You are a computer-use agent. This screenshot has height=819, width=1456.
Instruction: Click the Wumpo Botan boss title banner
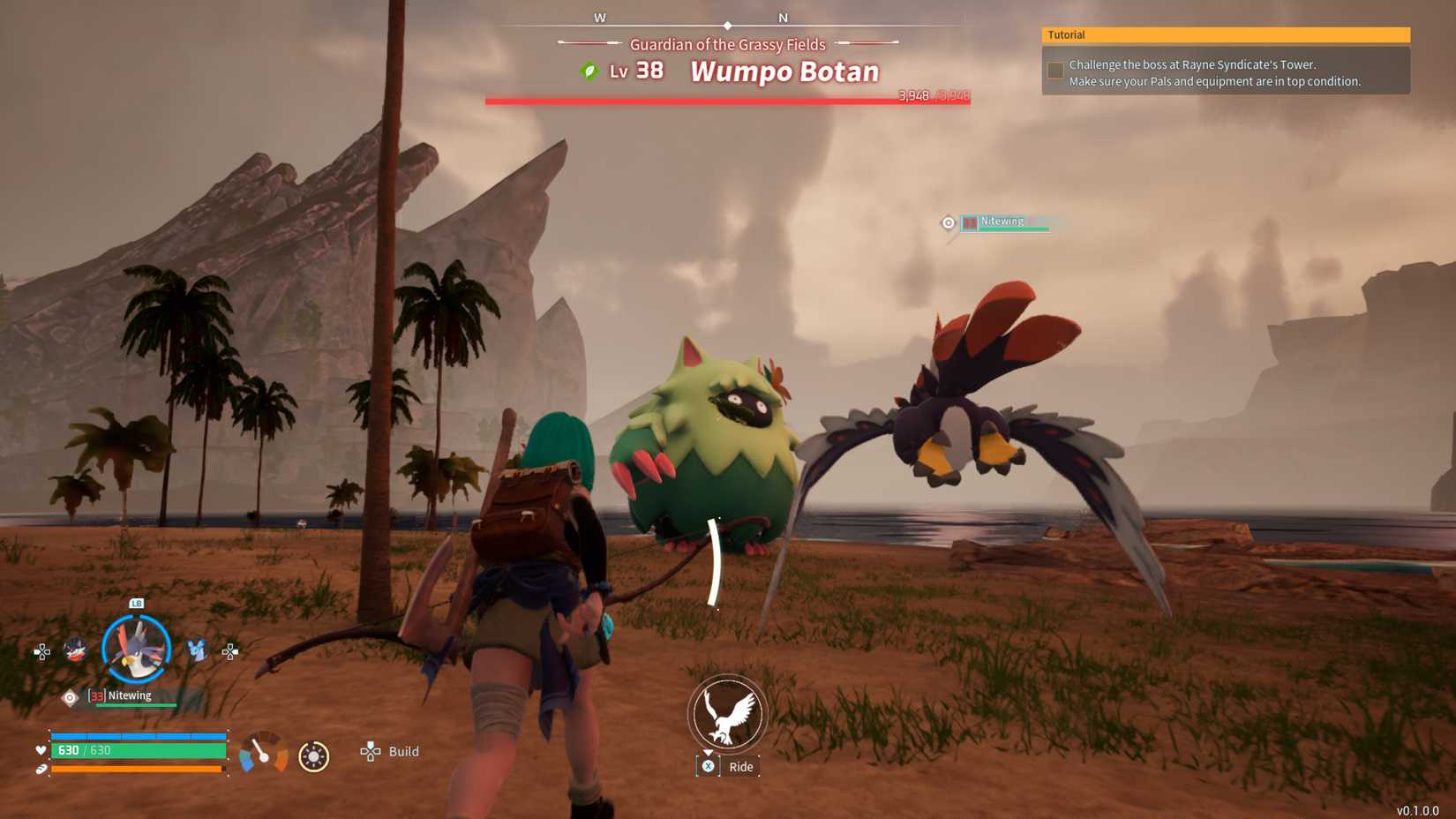tap(784, 71)
